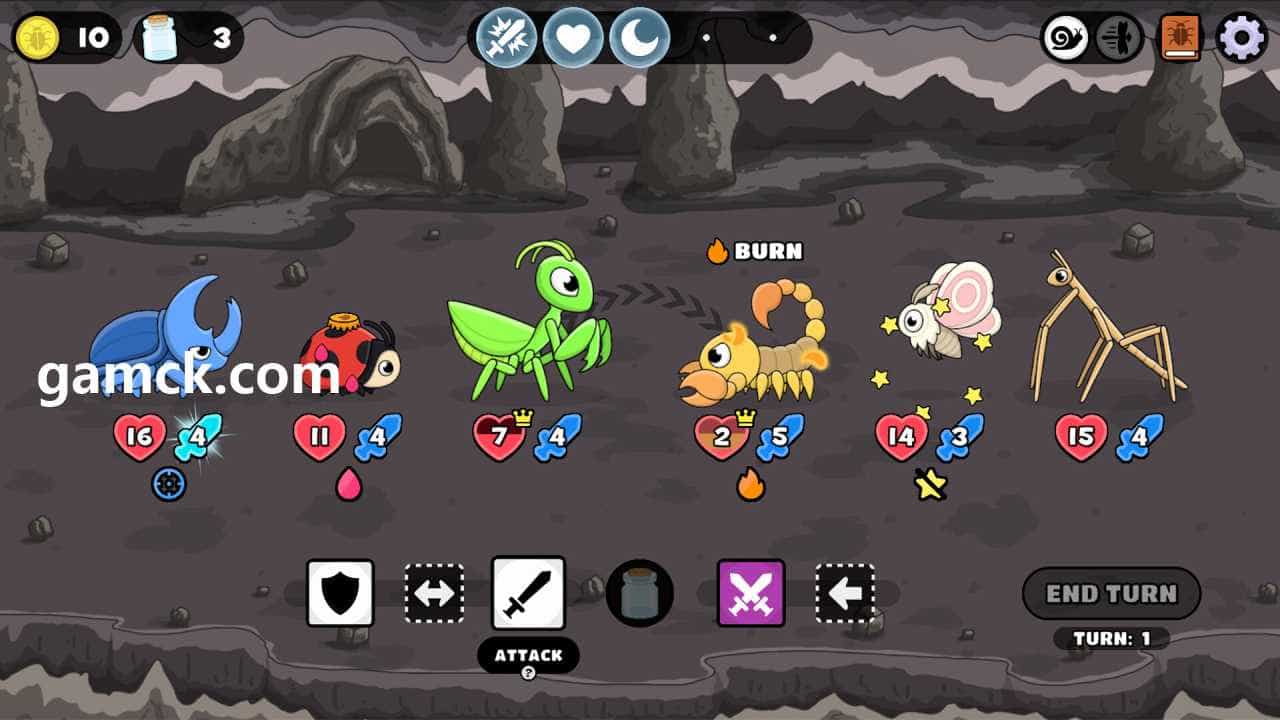Viewport: 1280px width, 720px height.
Task: Choose the black shield defend action
Action: pyautogui.click(x=340, y=593)
